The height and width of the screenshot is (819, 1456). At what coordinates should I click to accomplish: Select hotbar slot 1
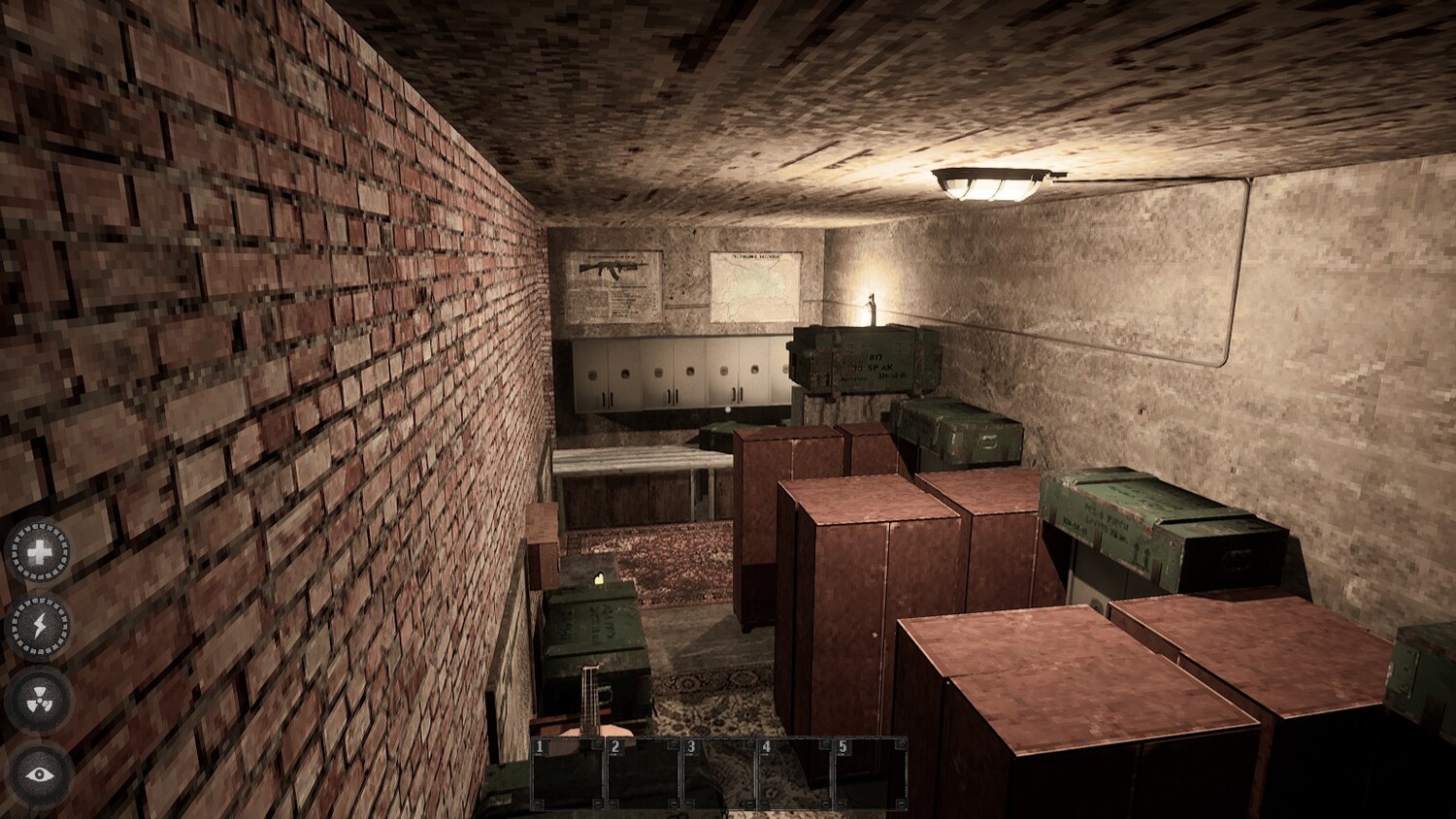(x=570, y=773)
